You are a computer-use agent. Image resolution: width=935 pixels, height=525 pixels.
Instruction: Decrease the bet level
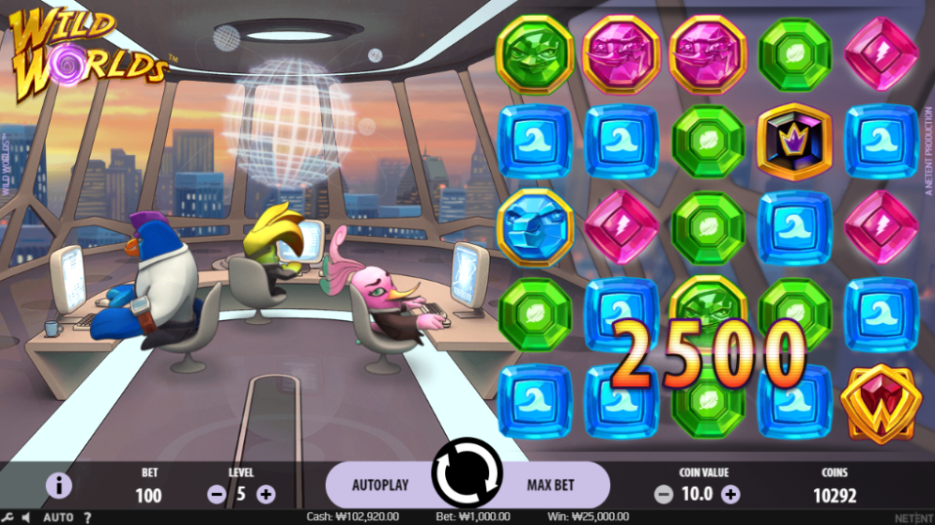click(216, 493)
